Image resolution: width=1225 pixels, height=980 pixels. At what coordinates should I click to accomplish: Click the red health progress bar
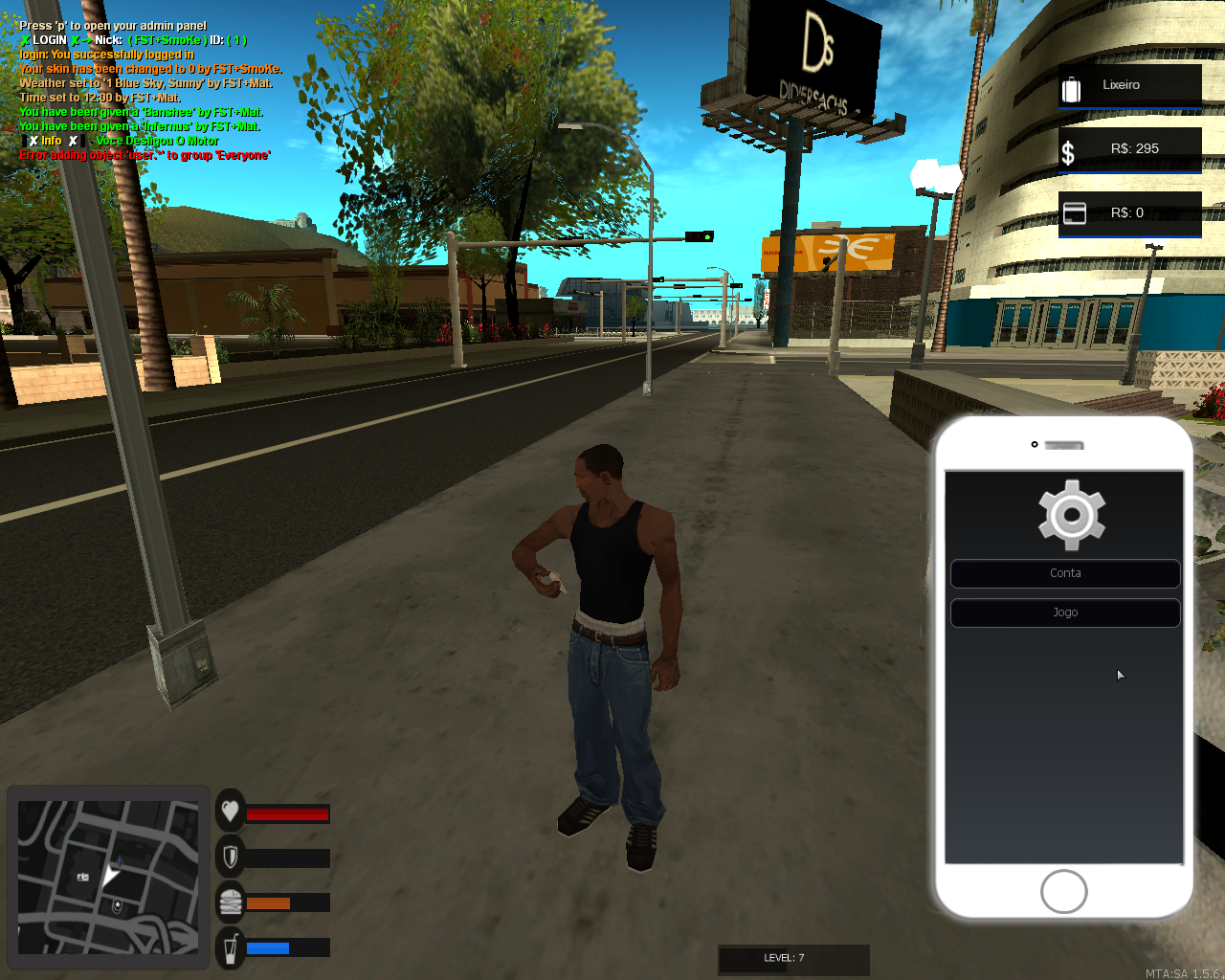pos(287,812)
